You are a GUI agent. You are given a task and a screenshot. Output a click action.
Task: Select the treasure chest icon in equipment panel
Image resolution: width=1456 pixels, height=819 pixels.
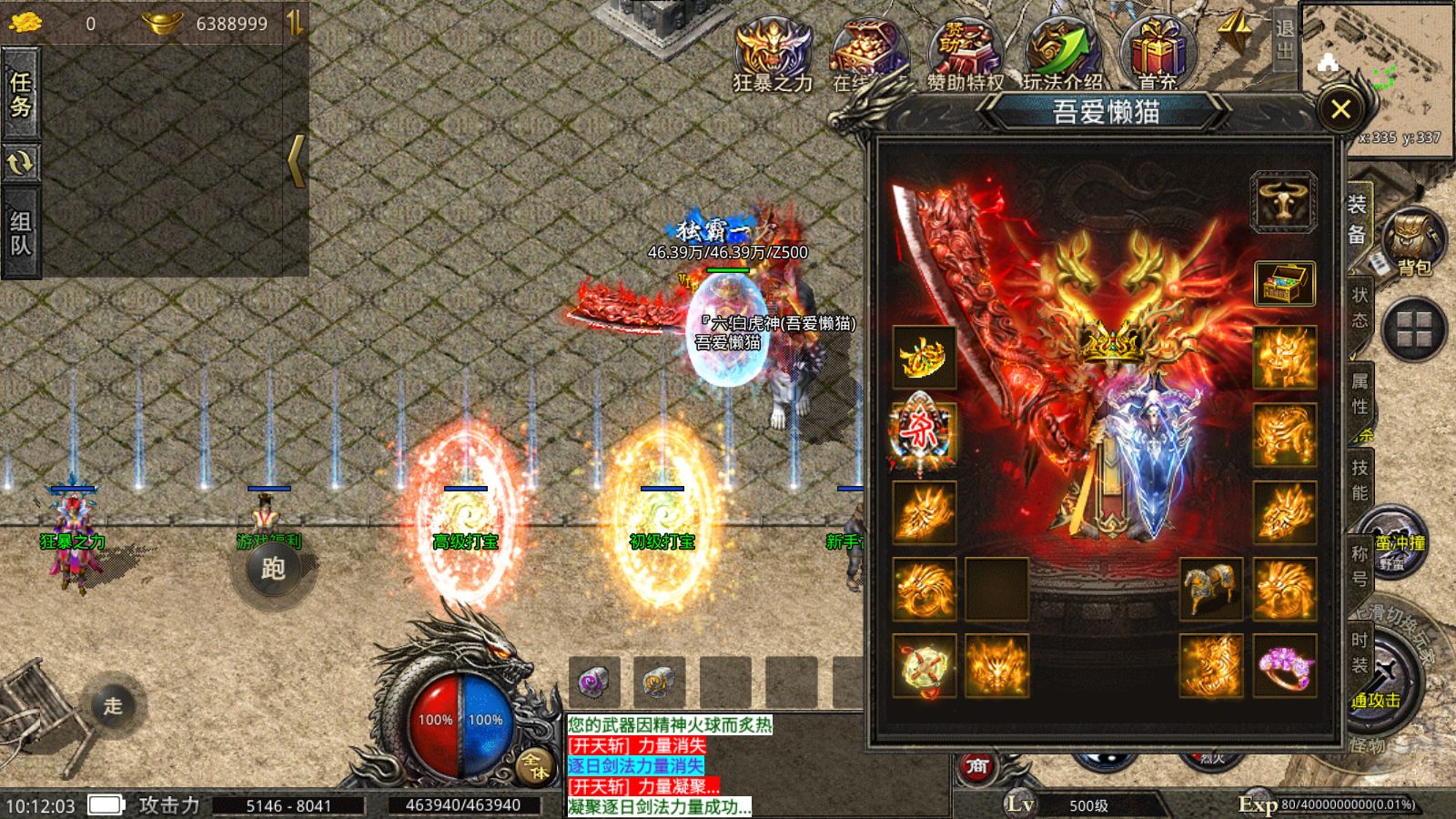click(1284, 283)
